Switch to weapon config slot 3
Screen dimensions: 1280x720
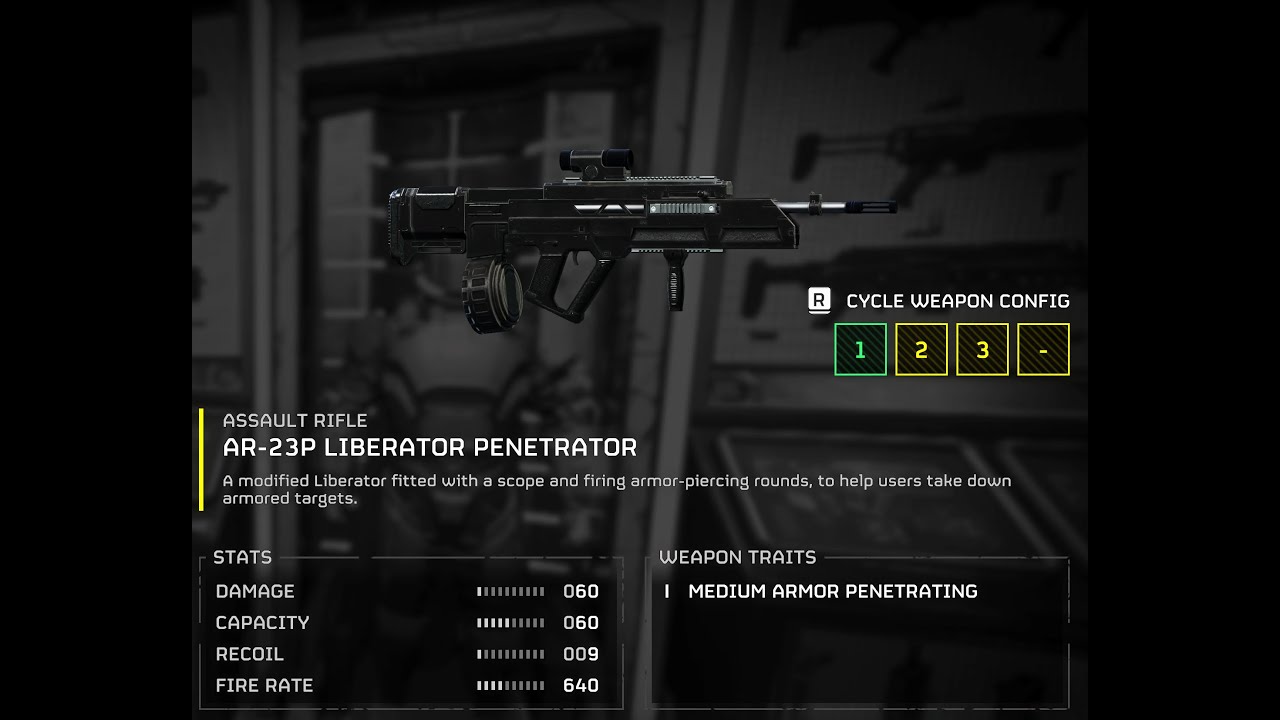click(x=982, y=350)
